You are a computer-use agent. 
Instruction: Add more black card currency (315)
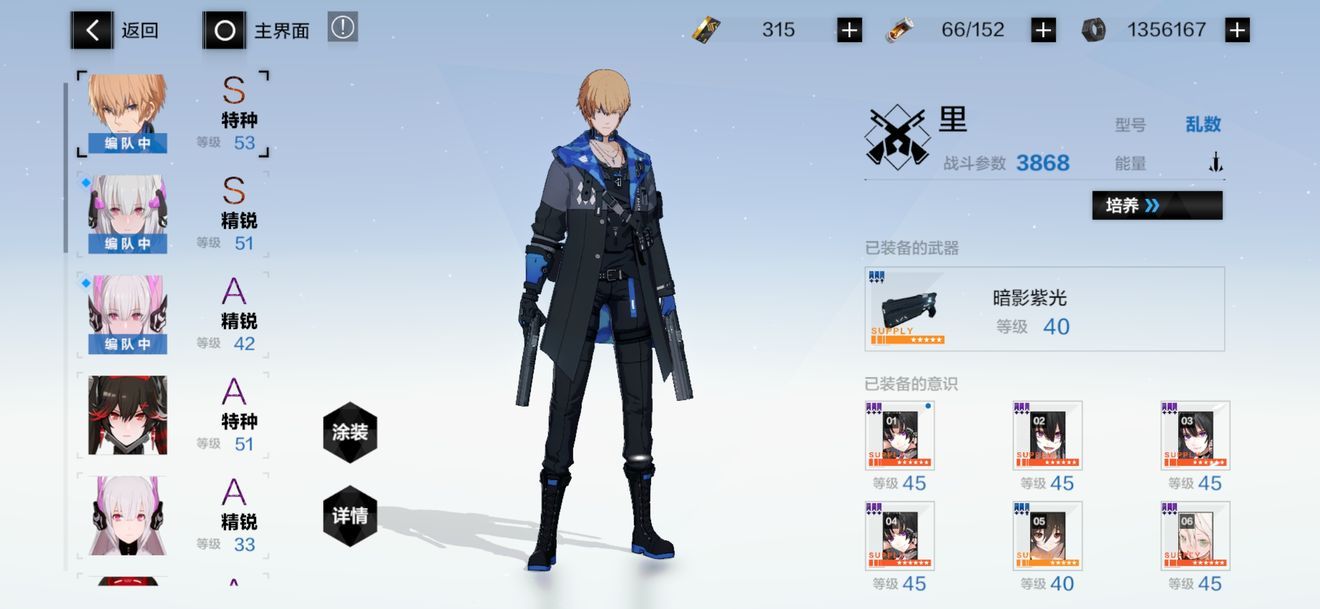click(849, 30)
